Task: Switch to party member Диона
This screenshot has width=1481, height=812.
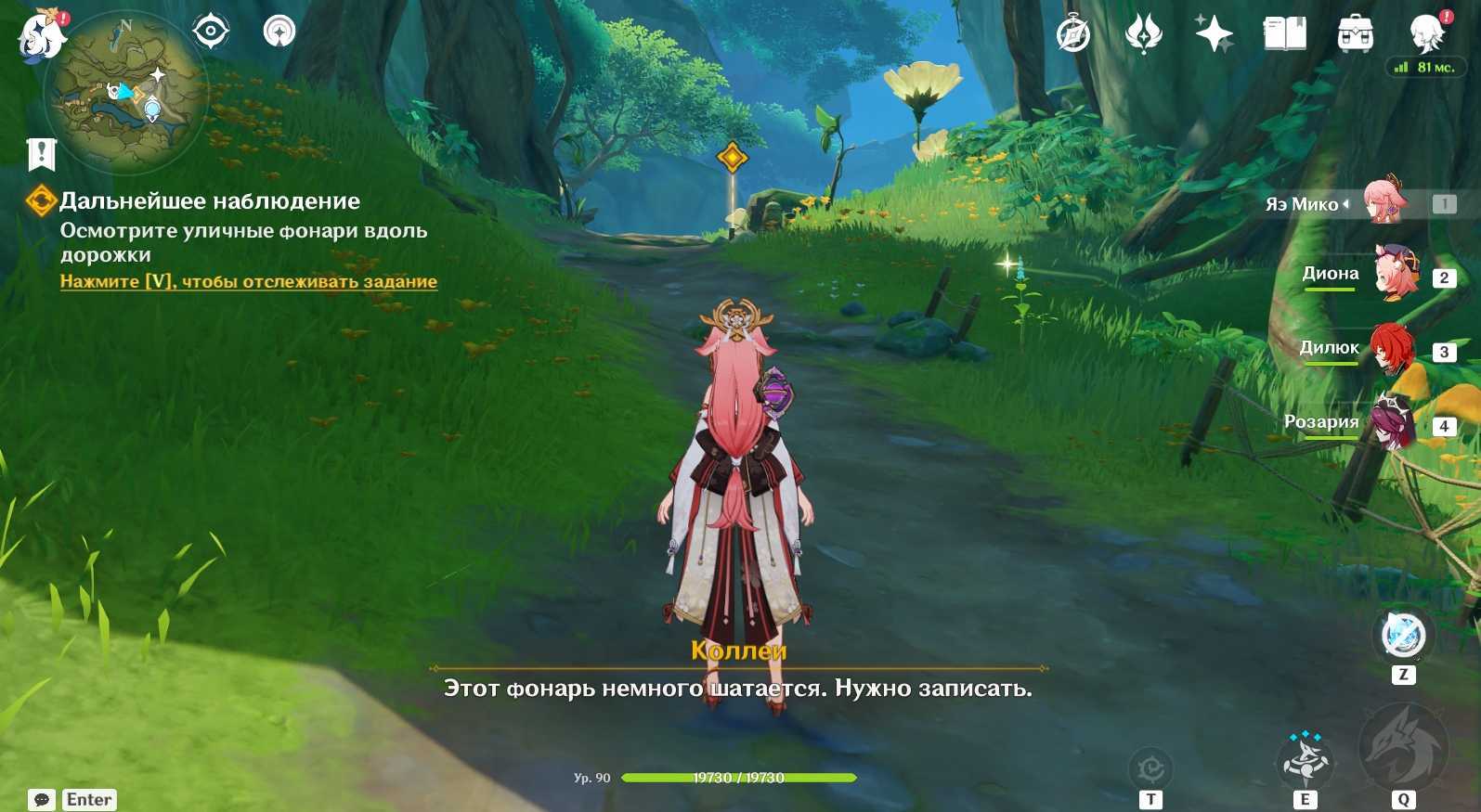Action: pyautogui.click(x=1396, y=273)
